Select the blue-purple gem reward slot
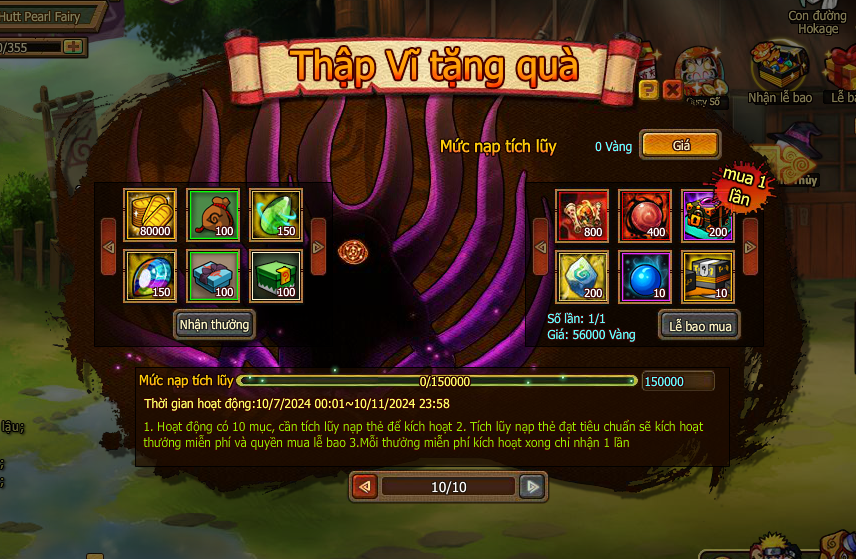856x559 pixels. coord(150,275)
